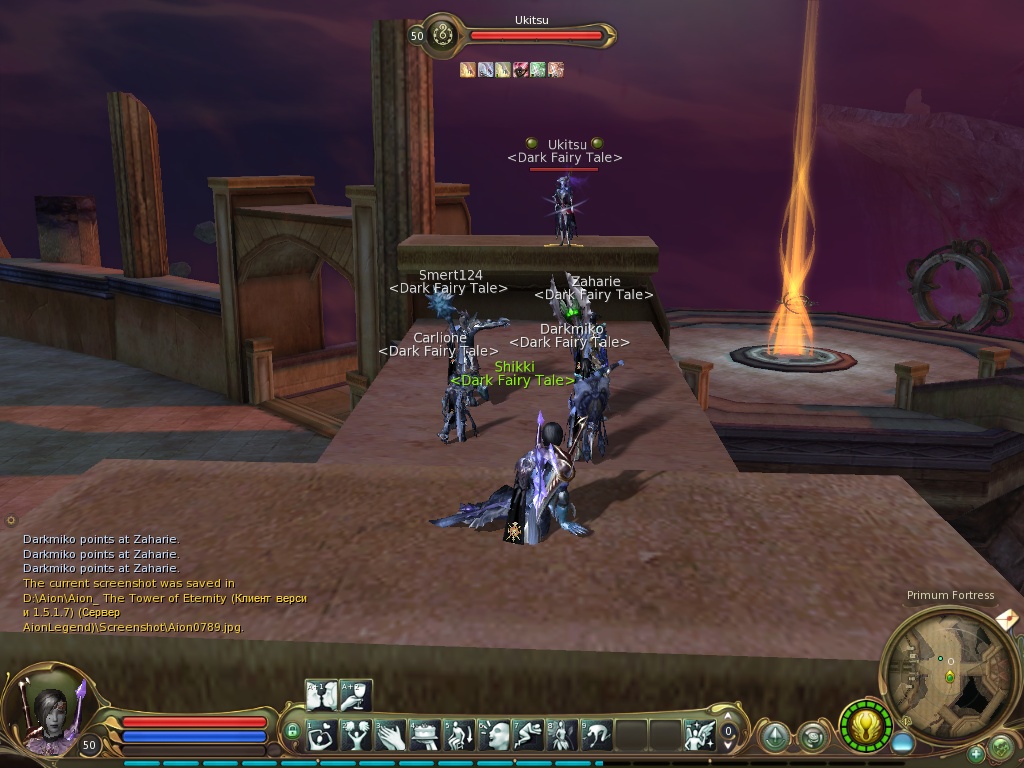Screen dimensions: 1024x768
Task: Select the fairy dance emote in slot 8
Action: click(x=563, y=736)
